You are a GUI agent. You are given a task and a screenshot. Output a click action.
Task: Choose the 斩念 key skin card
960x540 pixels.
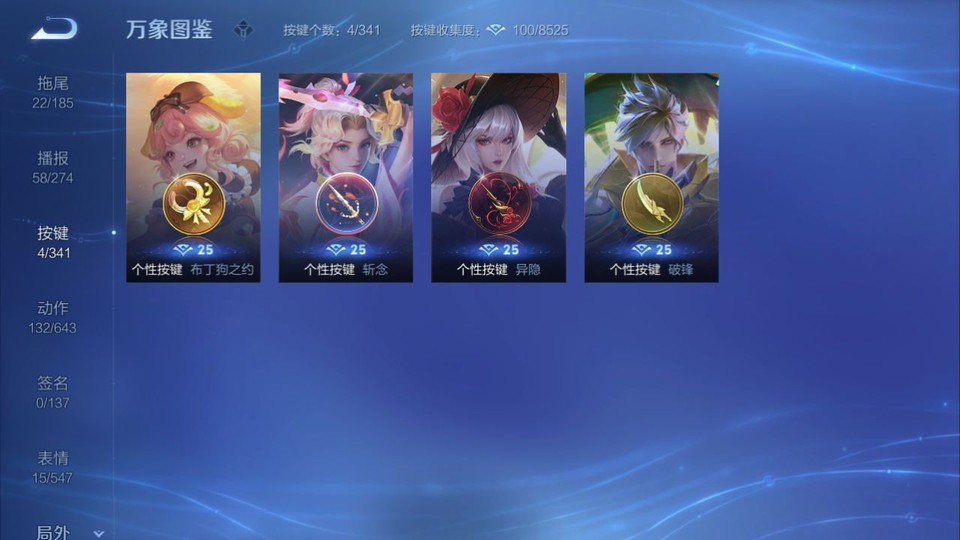(x=346, y=177)
